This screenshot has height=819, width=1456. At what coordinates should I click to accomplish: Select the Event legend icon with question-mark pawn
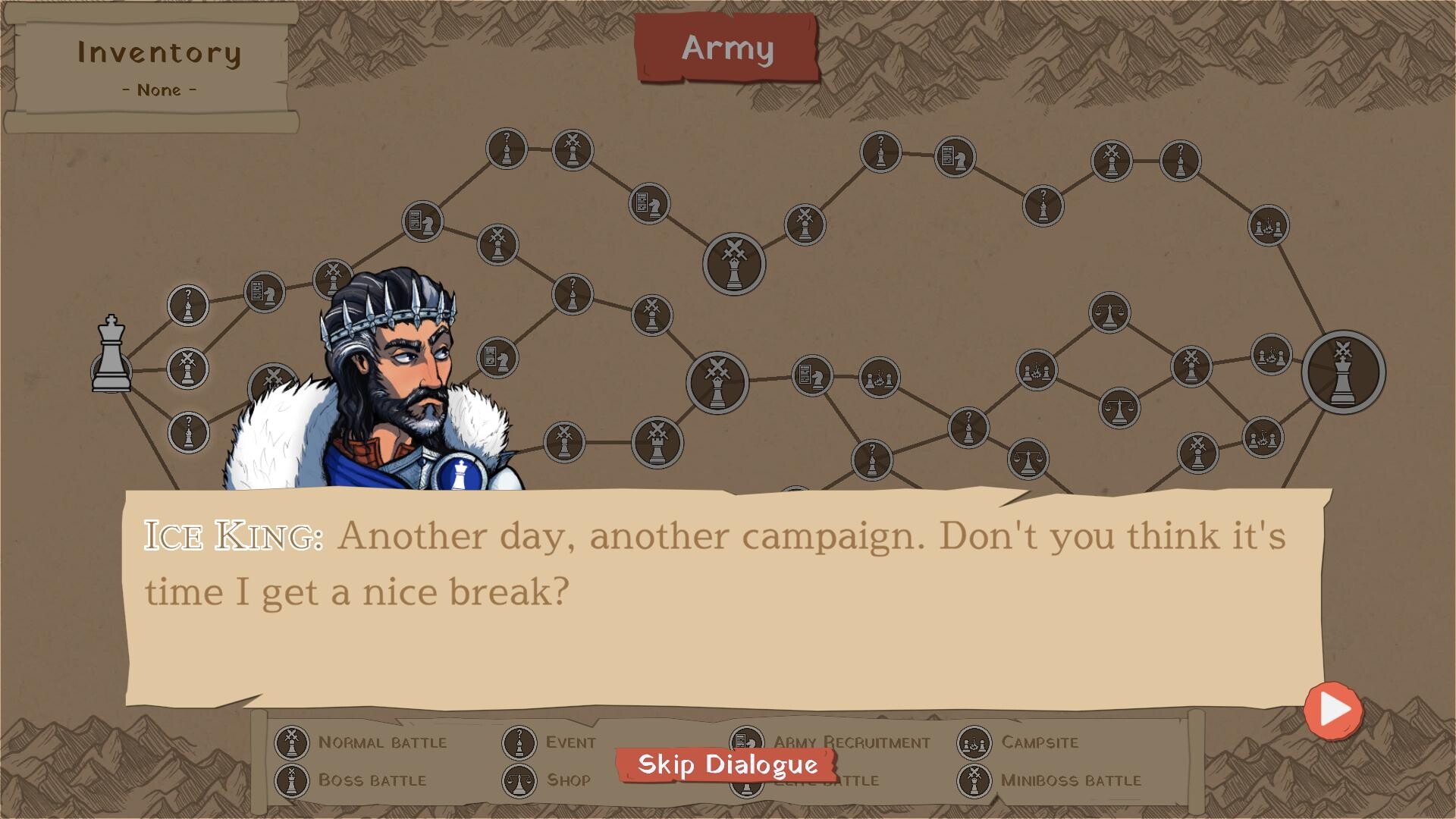point(519,742)
